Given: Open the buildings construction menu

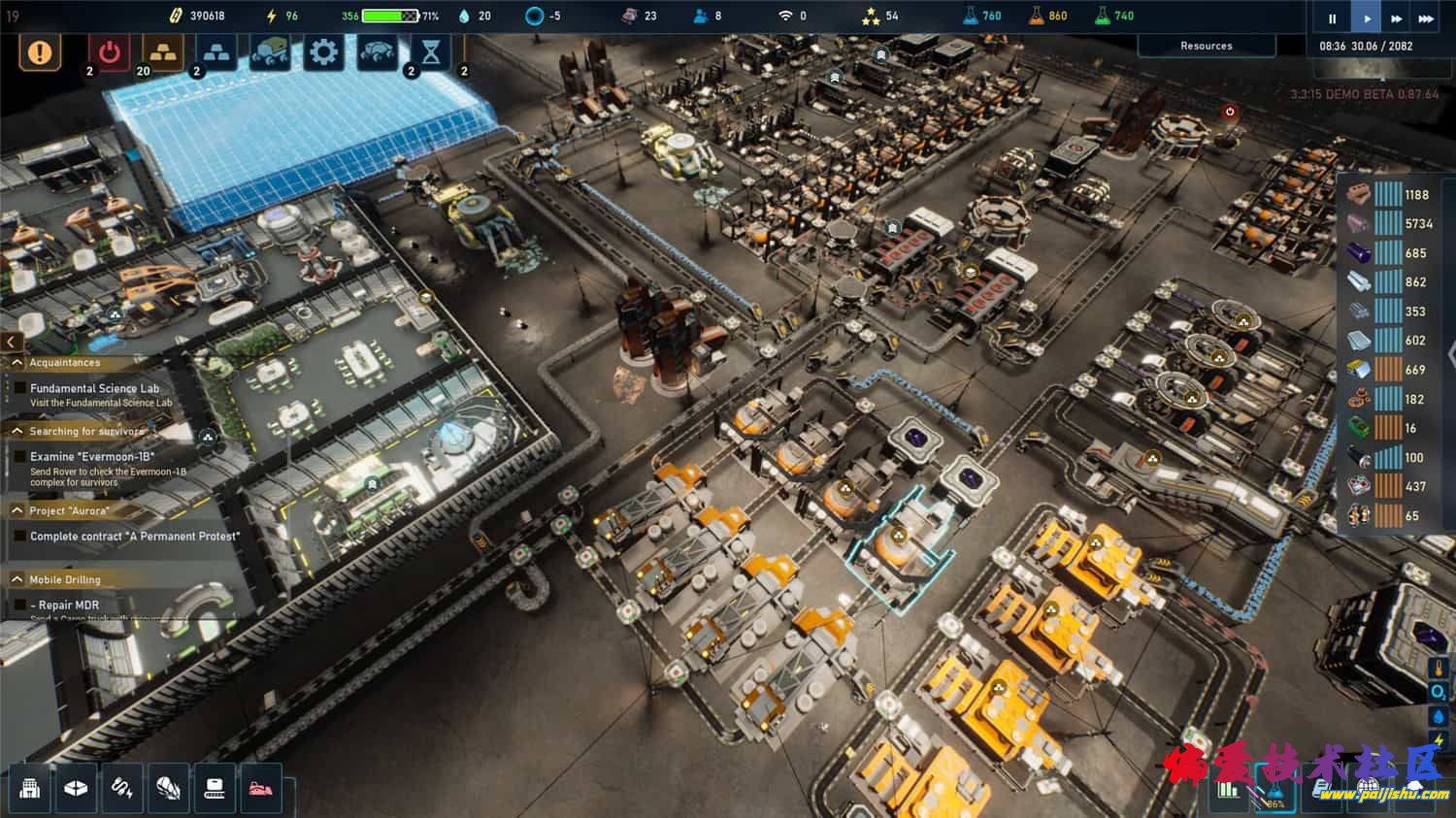Looking at the screenshot, I should pos(30,788).
